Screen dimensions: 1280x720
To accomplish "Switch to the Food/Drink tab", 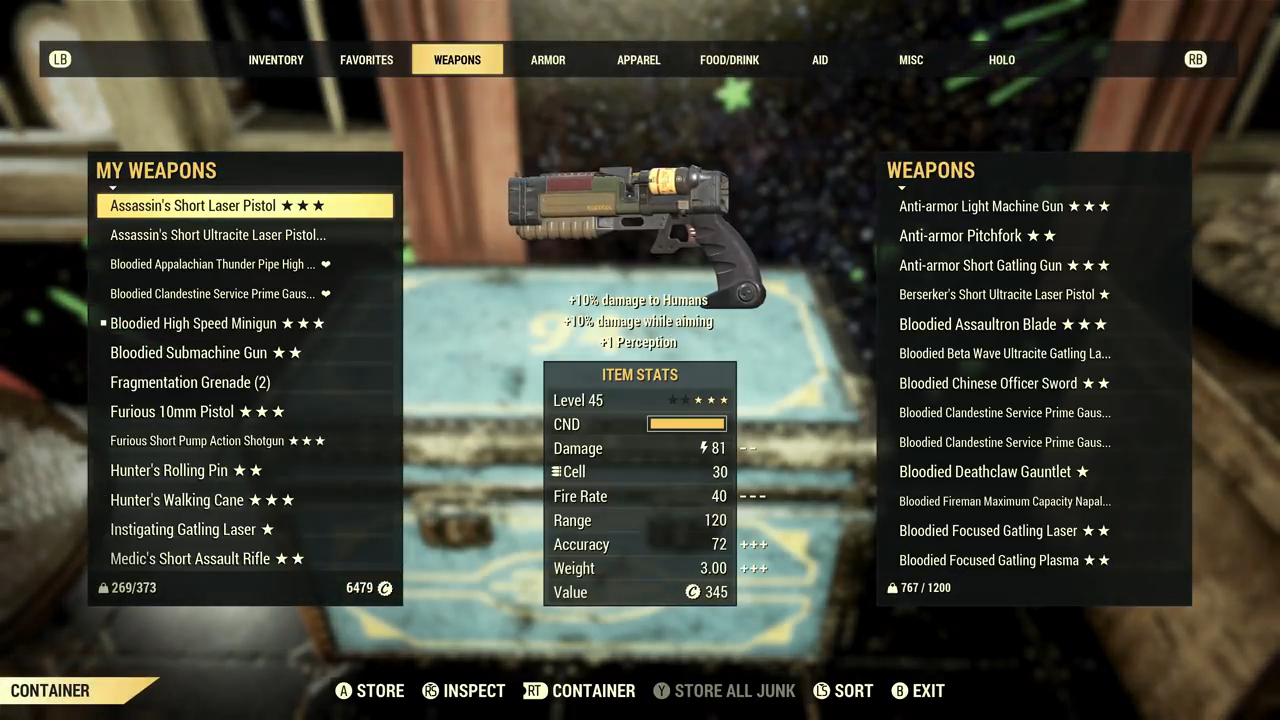I will (729, 60).
